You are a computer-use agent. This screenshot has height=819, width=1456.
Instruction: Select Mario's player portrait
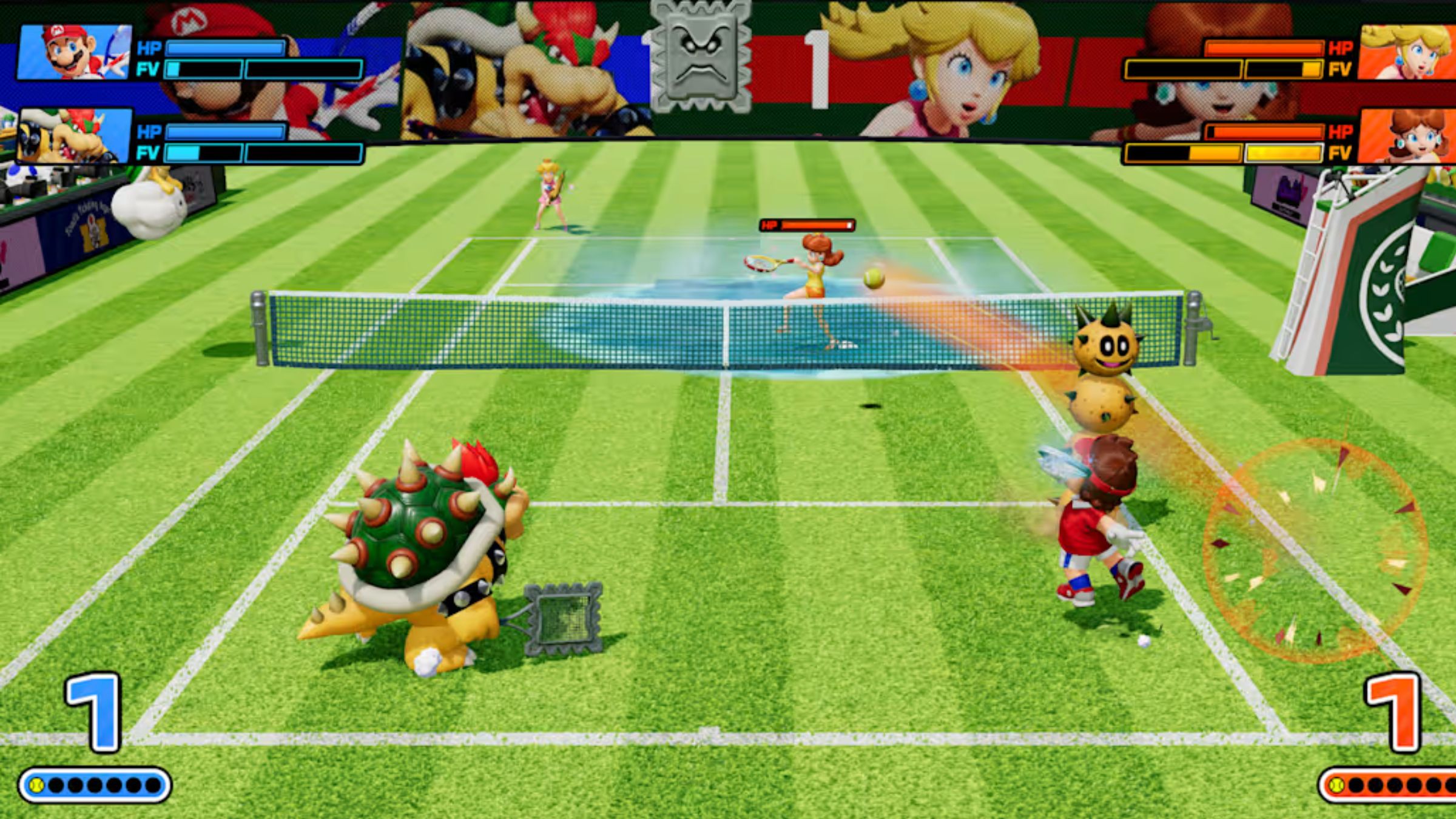[74, 53]
